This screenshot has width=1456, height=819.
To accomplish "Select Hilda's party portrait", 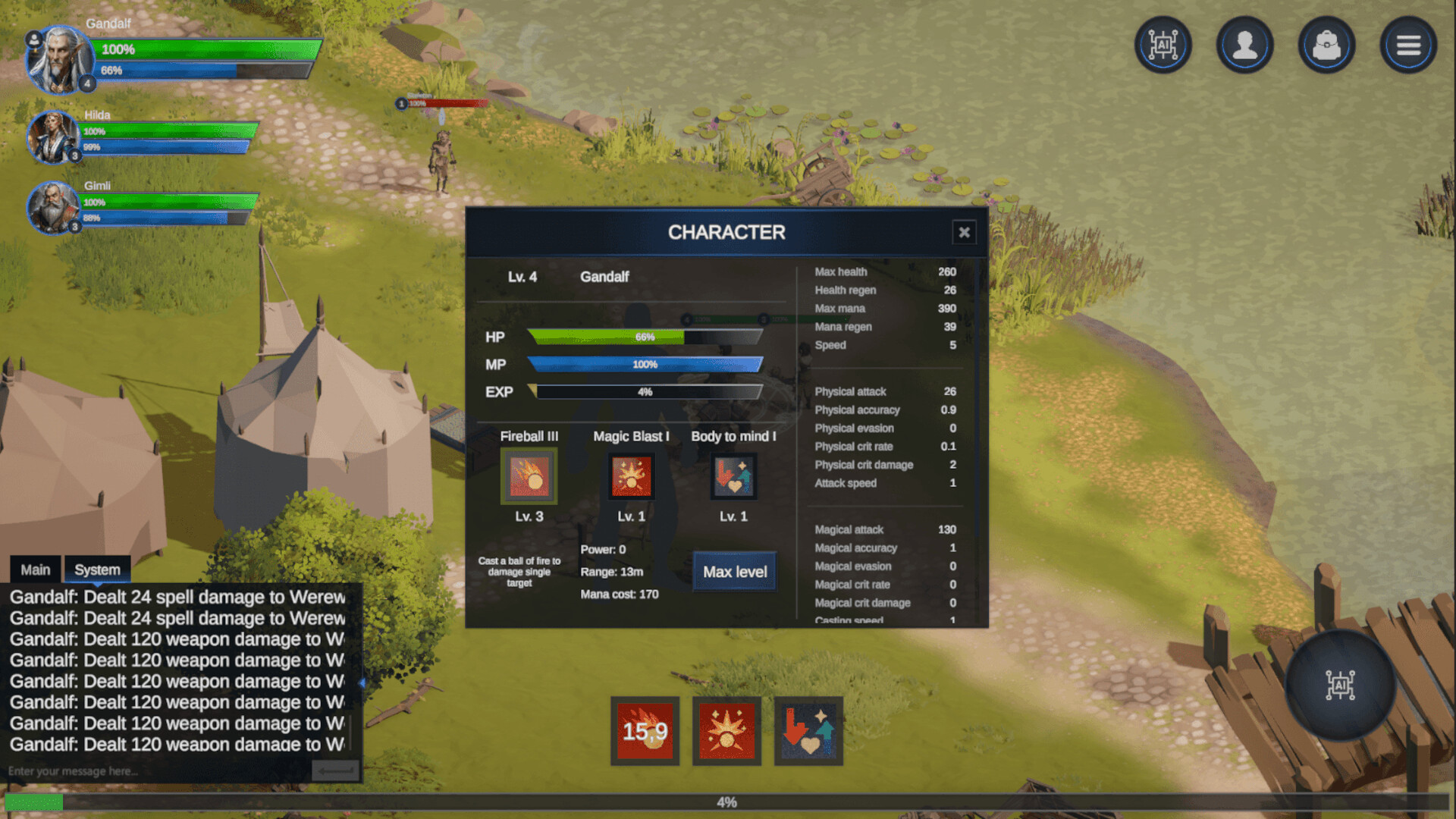I will 55,136.
